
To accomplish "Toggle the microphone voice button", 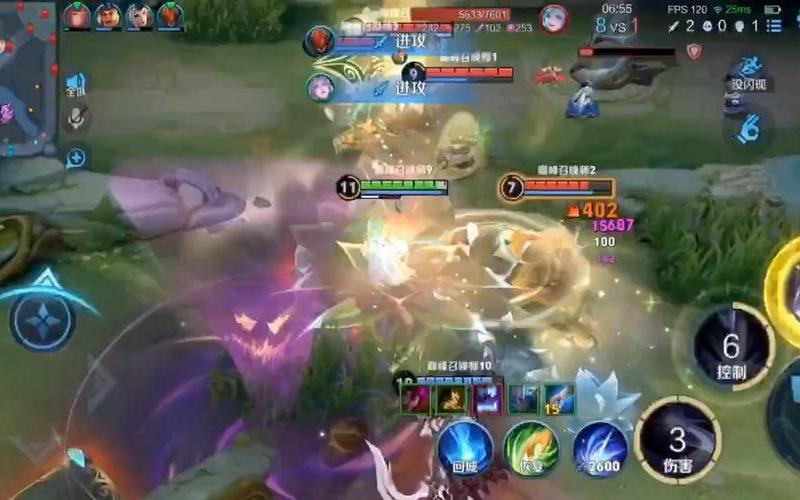I will click(x=75, y=119).
